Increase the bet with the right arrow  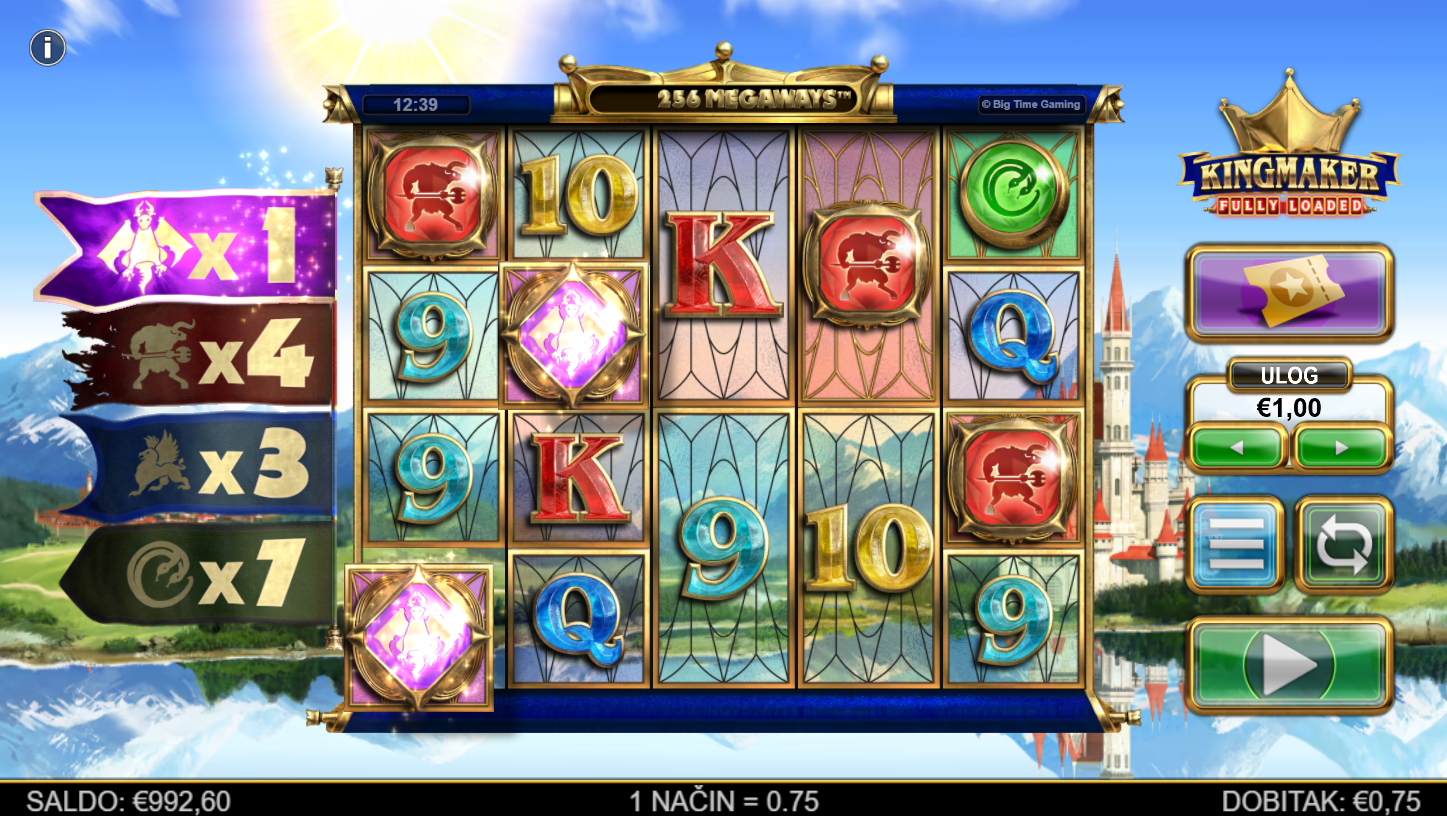1341,448
